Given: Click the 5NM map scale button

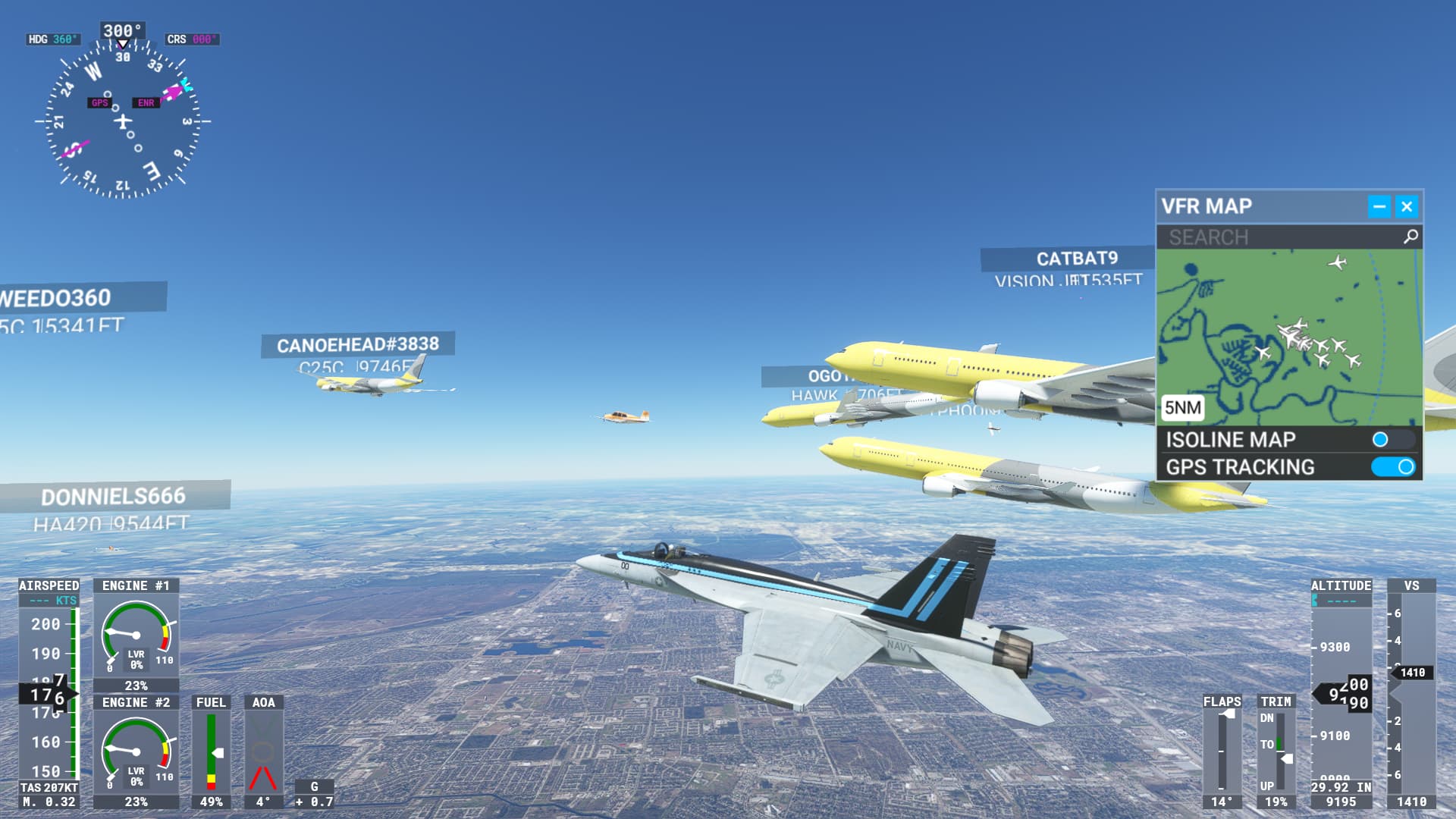Looking at the screenshot, I should point(1183,408).
